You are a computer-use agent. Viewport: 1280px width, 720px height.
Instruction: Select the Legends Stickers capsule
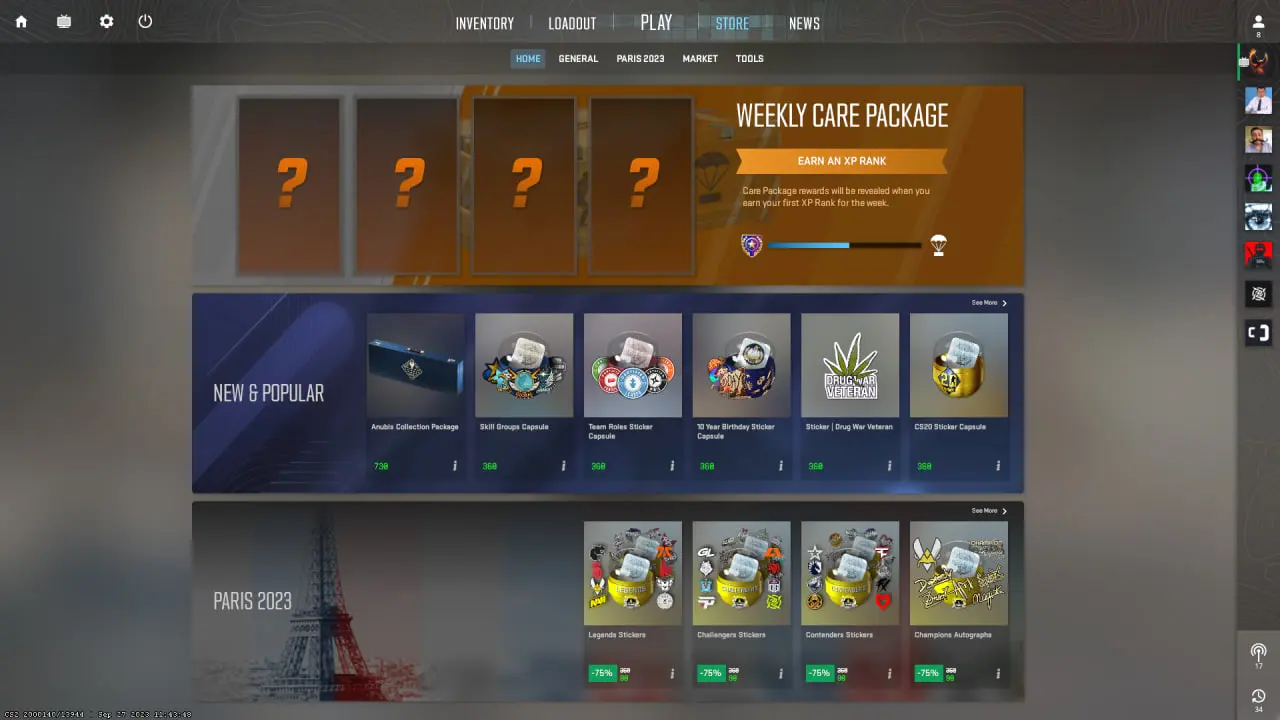click(x=633, y=573)
